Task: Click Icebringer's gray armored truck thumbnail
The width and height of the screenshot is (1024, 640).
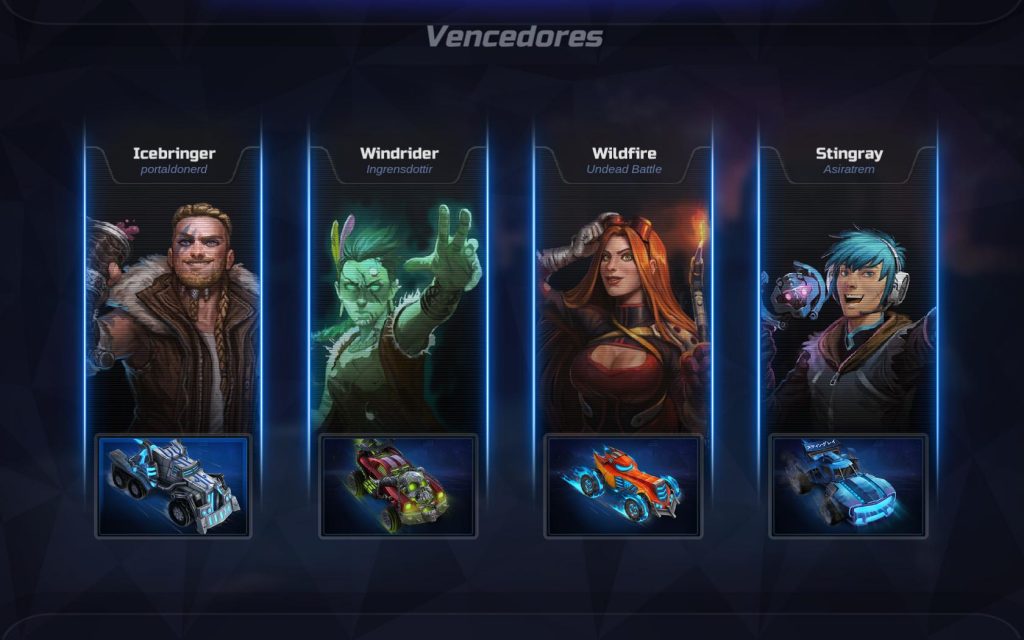Action: click(x=173, y=486)
